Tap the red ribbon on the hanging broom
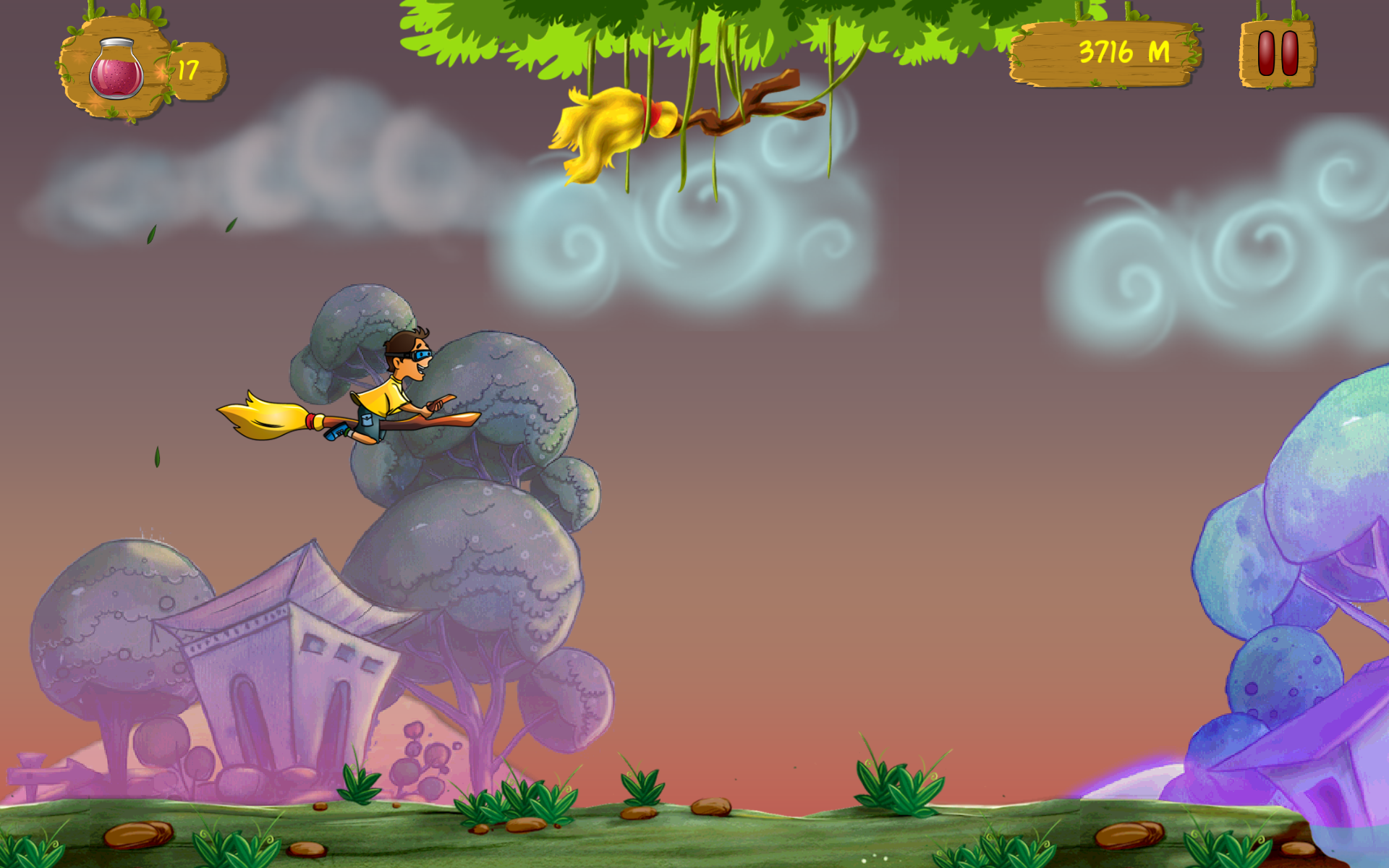The width and height of the screenshot is (1389, 868). pos(650,116)
